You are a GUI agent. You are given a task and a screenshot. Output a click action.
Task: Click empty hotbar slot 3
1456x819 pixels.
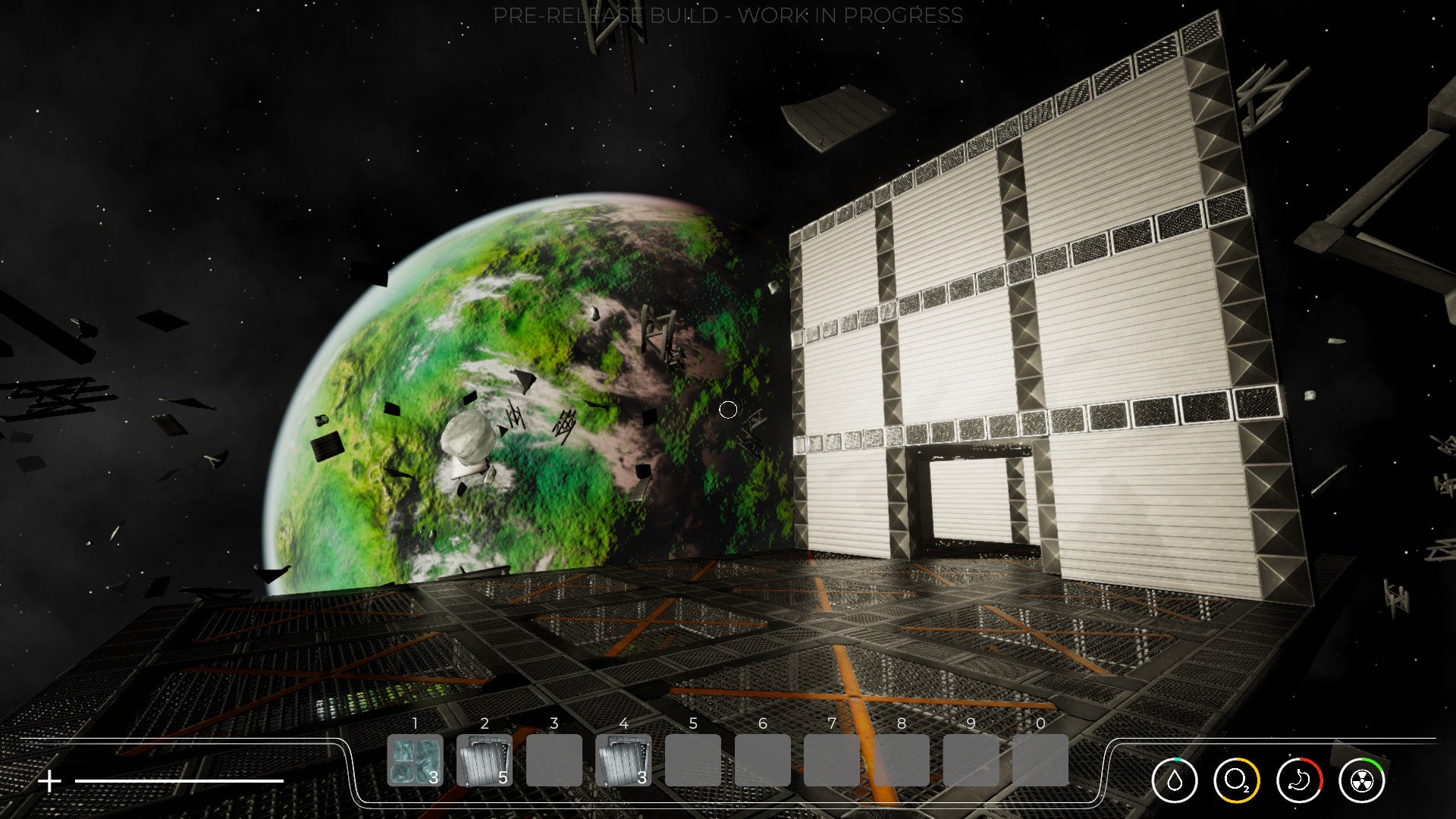pos(554,761)
